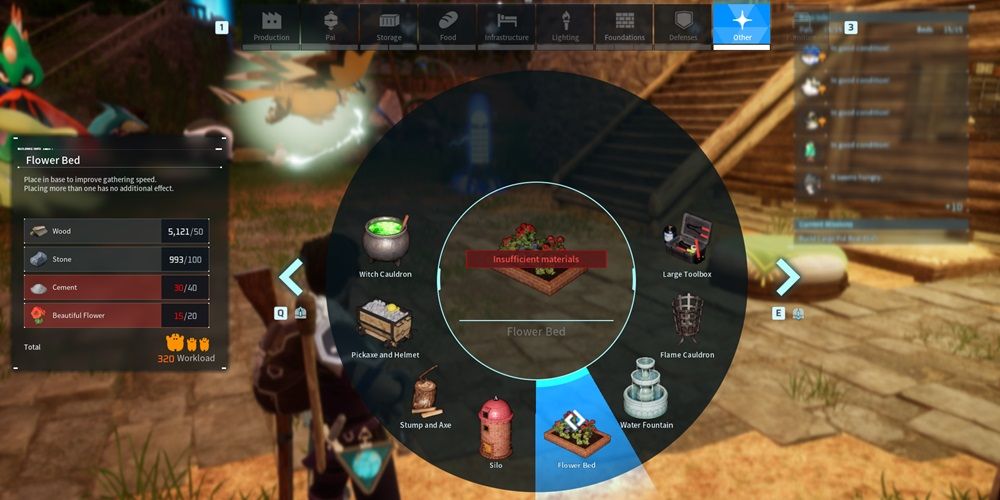Select the Water Fountain item
The width and height of the screenshot is (1000, 500).
[645, 395]
